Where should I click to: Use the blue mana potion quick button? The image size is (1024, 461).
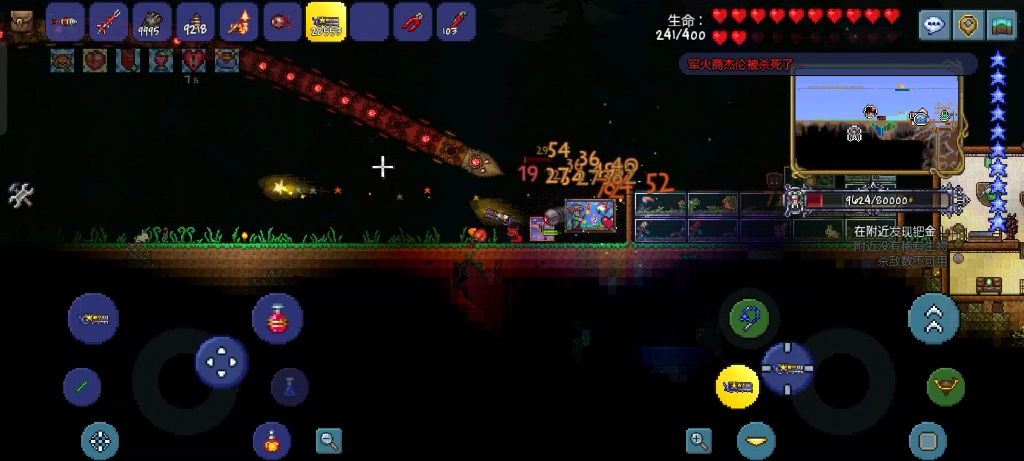click(289, 387)
